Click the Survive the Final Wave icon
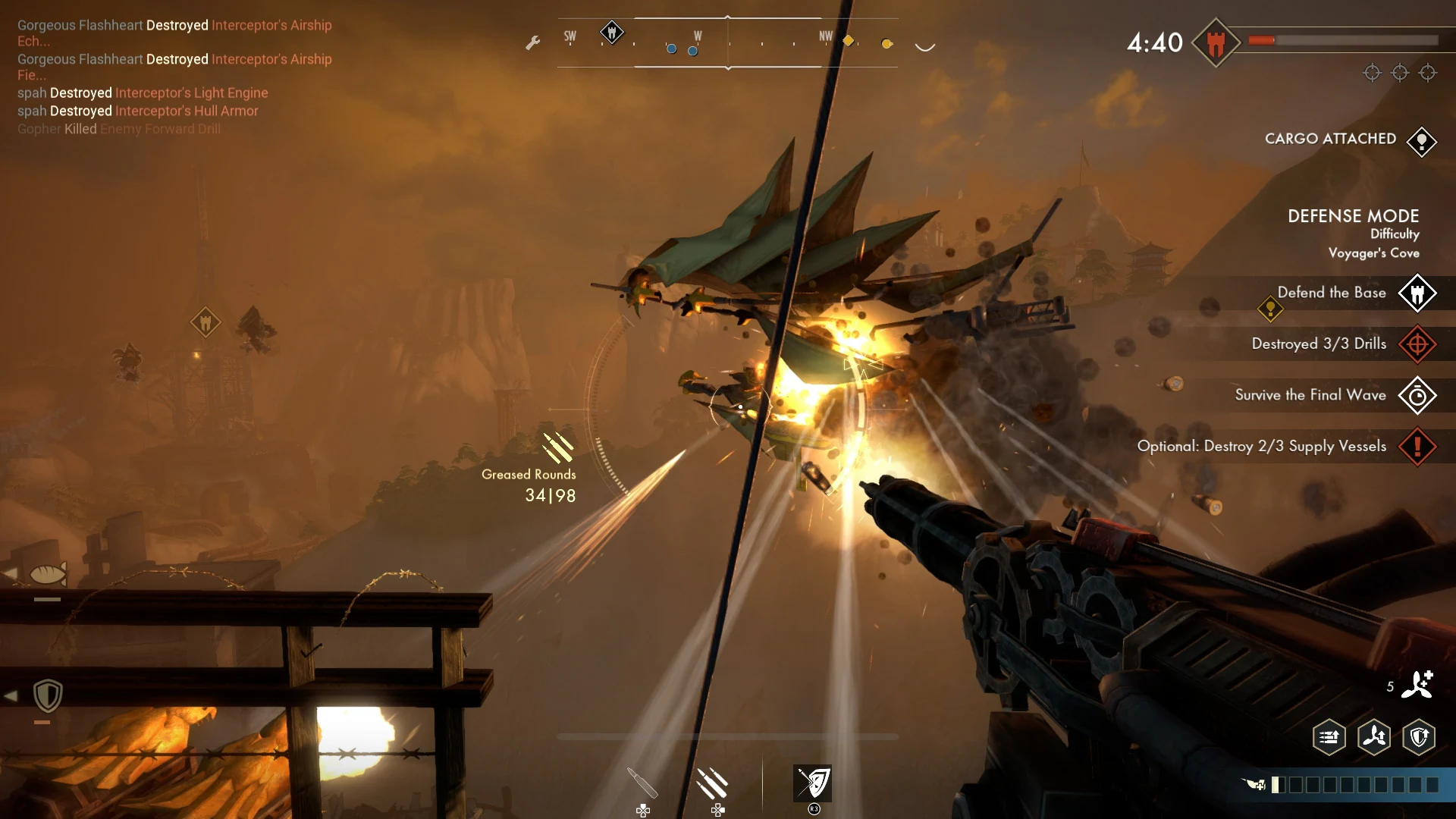1456x819 pixels. pyautogui.click(x=1417, y=395)
